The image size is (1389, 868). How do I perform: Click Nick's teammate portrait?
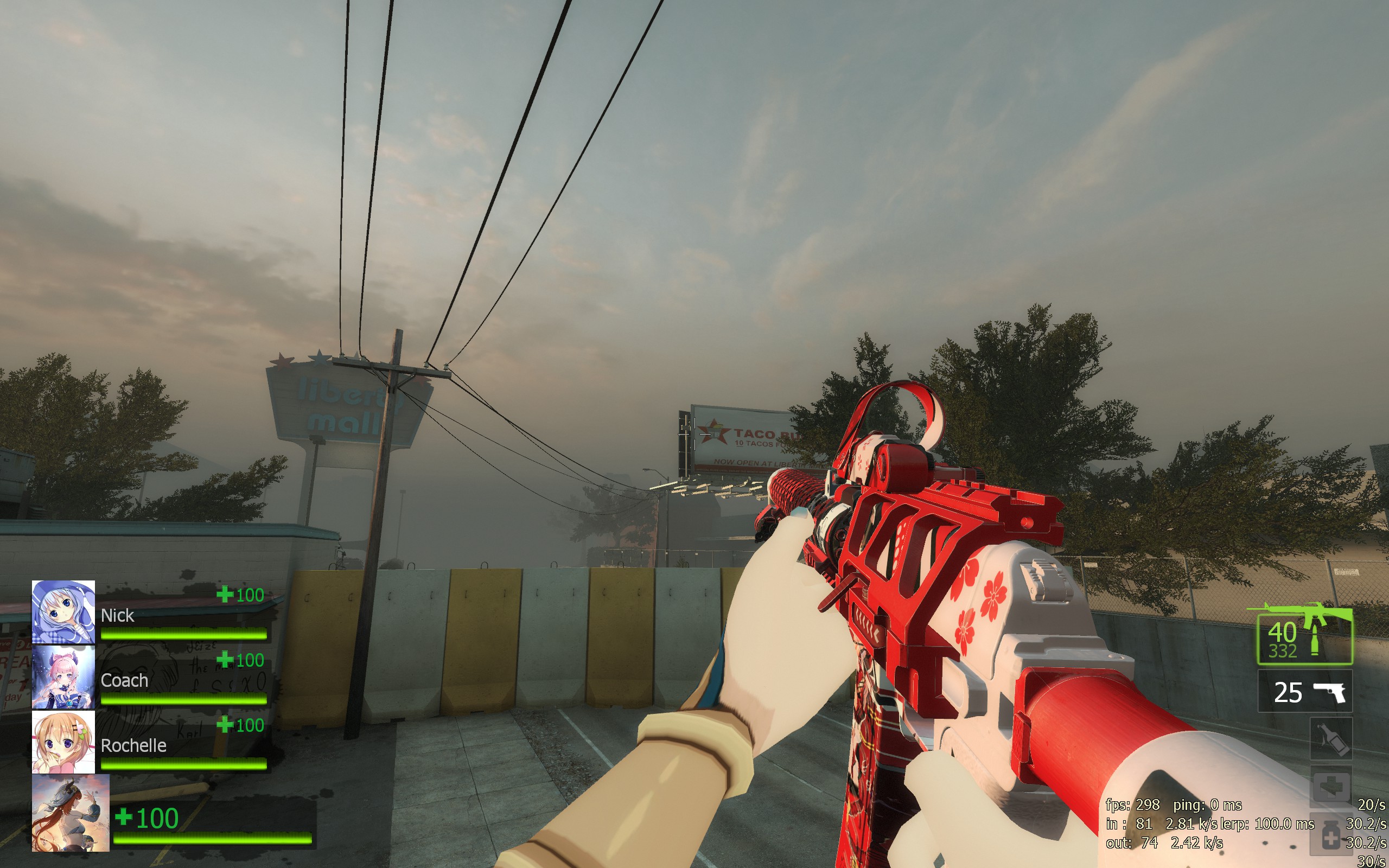pyautogui.click(x=63, y=612)
